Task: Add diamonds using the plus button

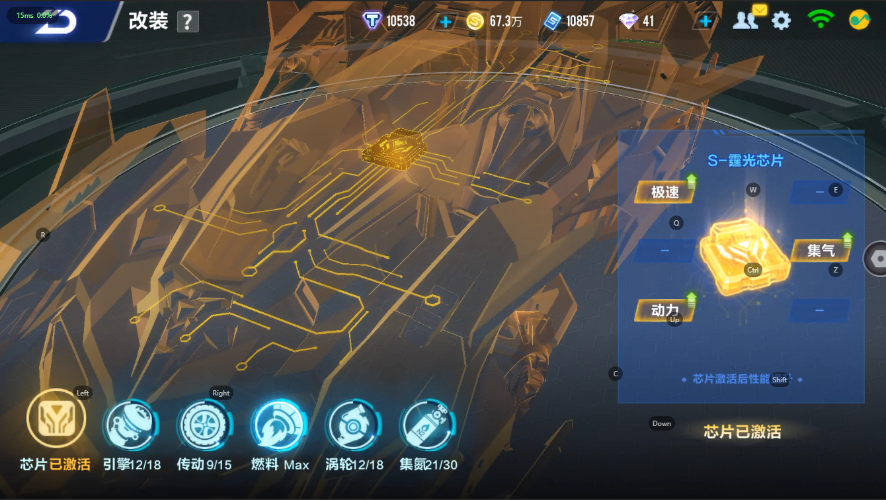Action: coord(705,21)
